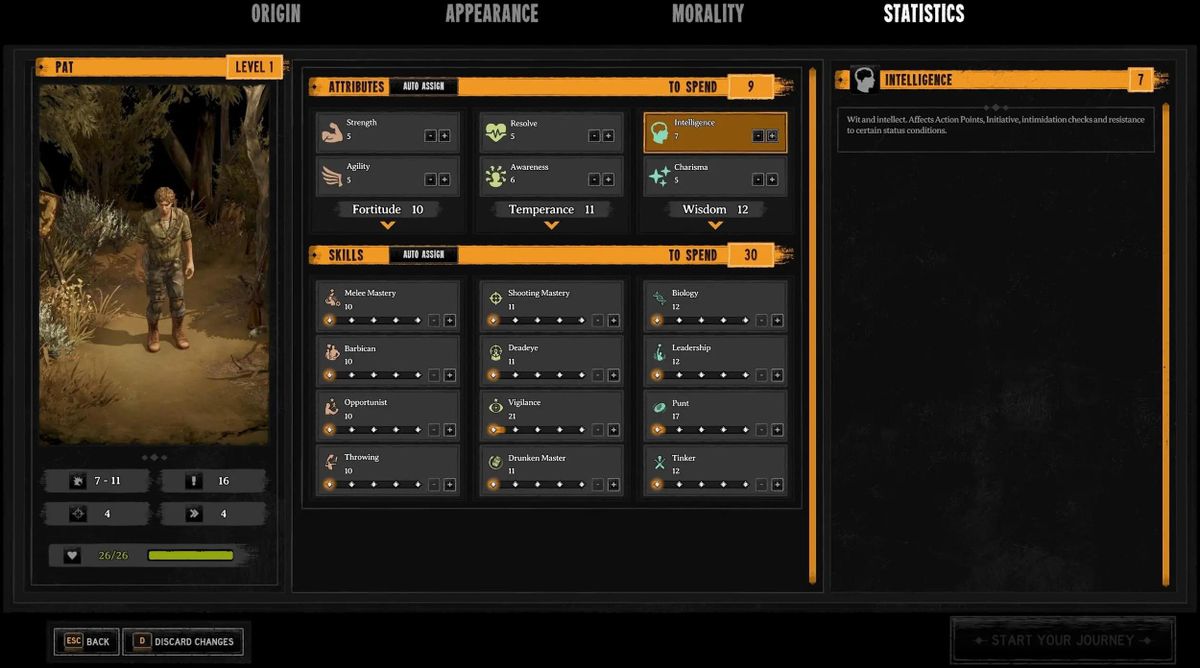Screen dimensions: 1200x668
Task: Raise the Melee Mastery skill
Action: (x=449, y=321)
